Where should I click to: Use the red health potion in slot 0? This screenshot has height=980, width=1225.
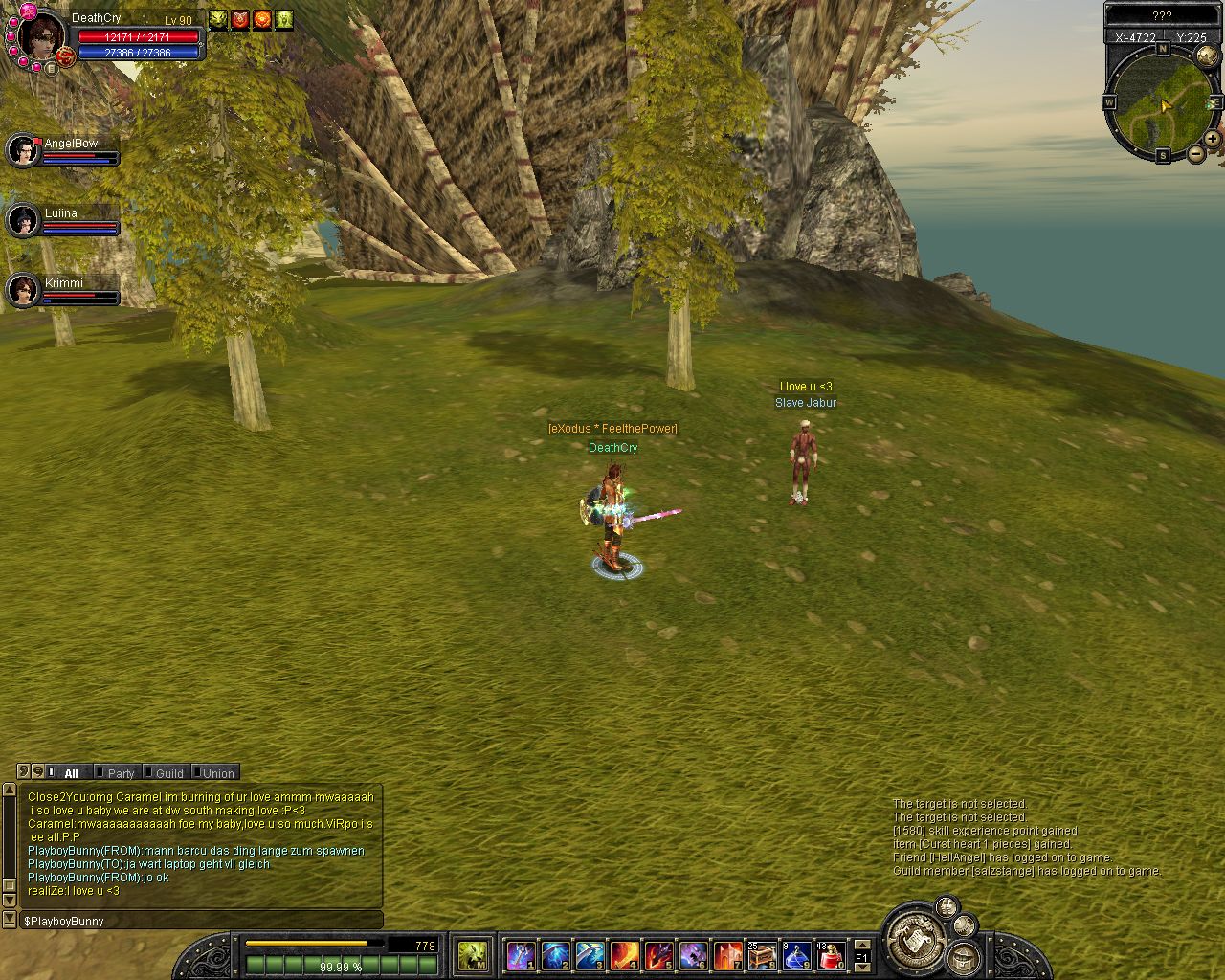tap(831, 955)
